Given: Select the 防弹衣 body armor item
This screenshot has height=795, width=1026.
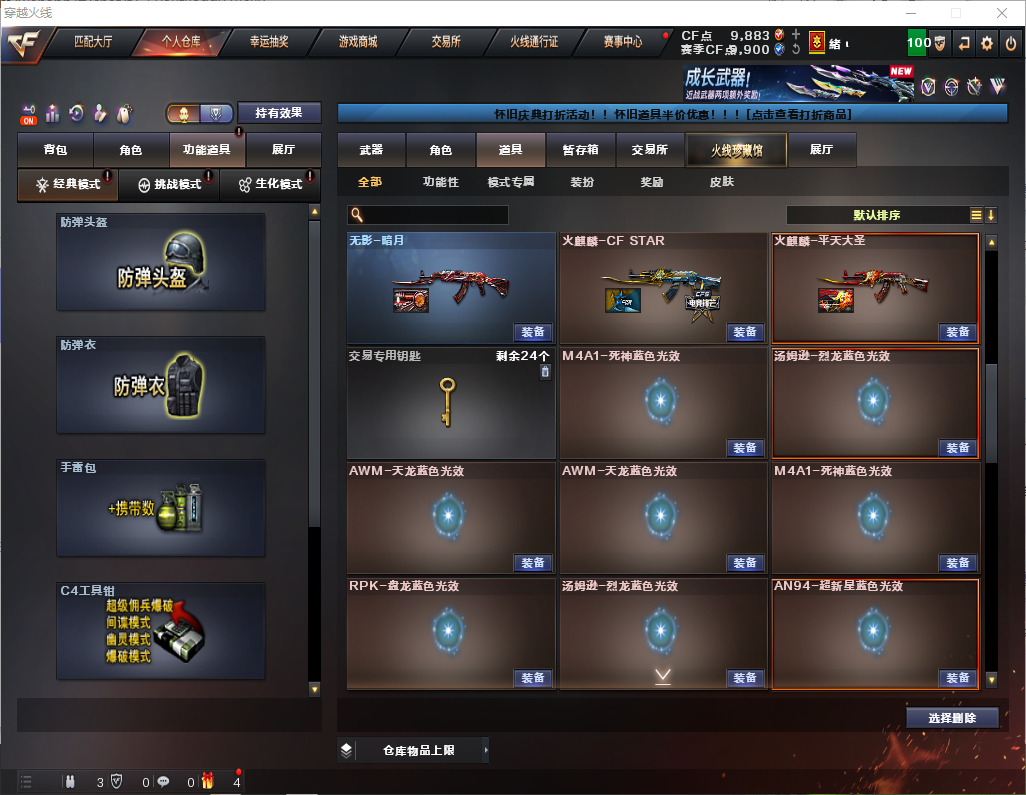Looking at the screenshot, I should click(x=161, y=385).
